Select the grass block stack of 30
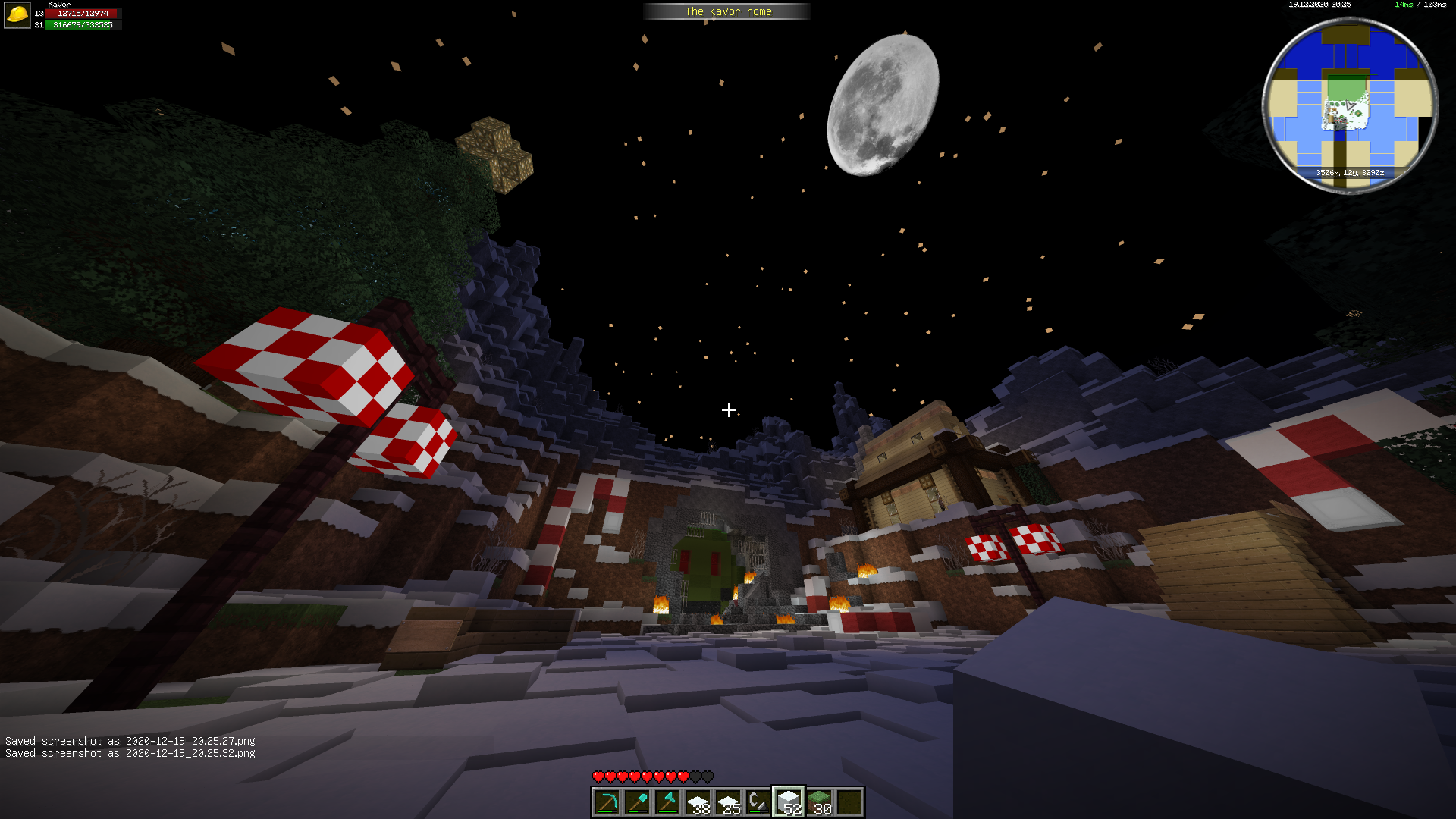 819,802
